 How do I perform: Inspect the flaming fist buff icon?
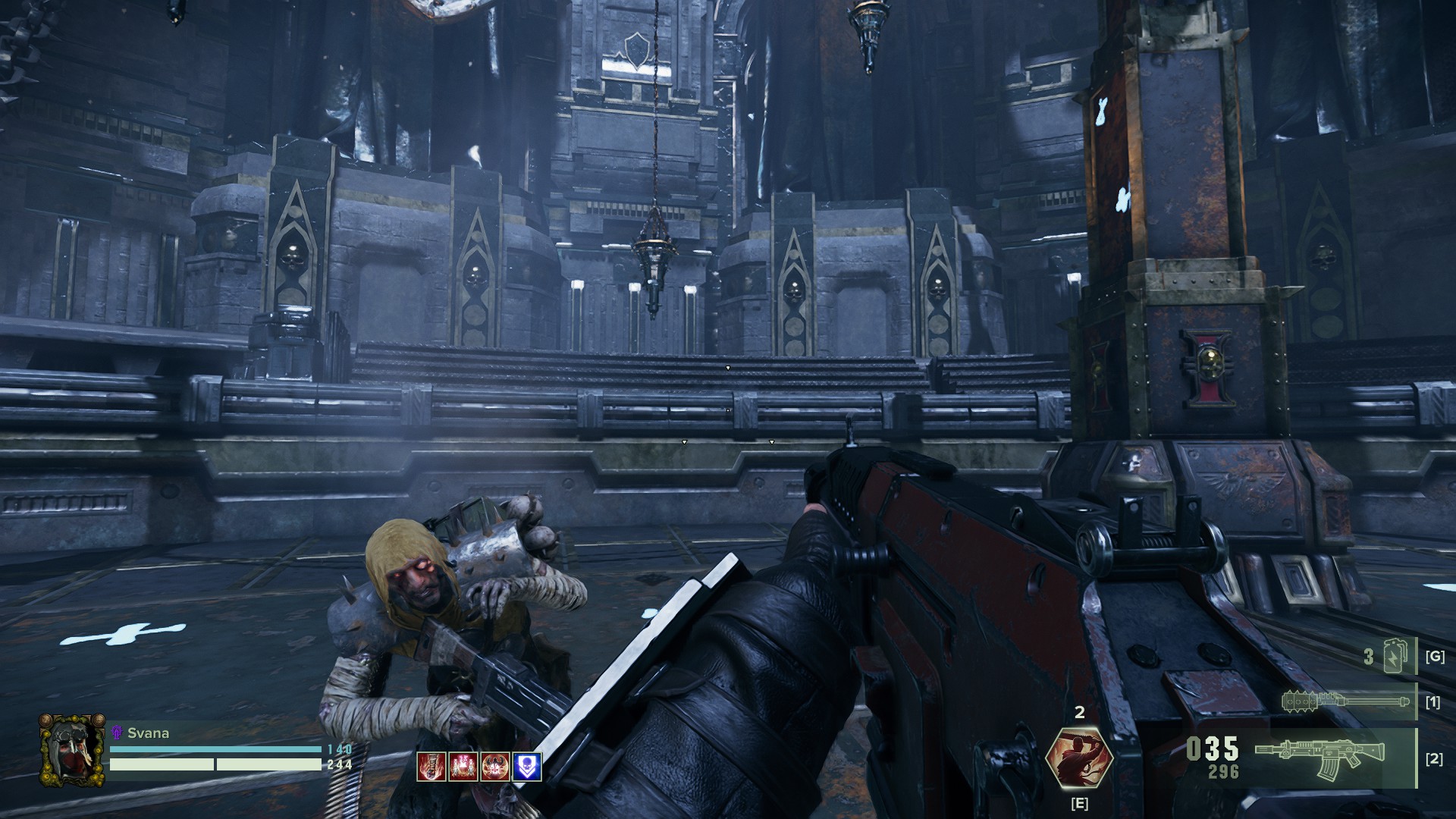pyautogui.click(x=431, y=767)
